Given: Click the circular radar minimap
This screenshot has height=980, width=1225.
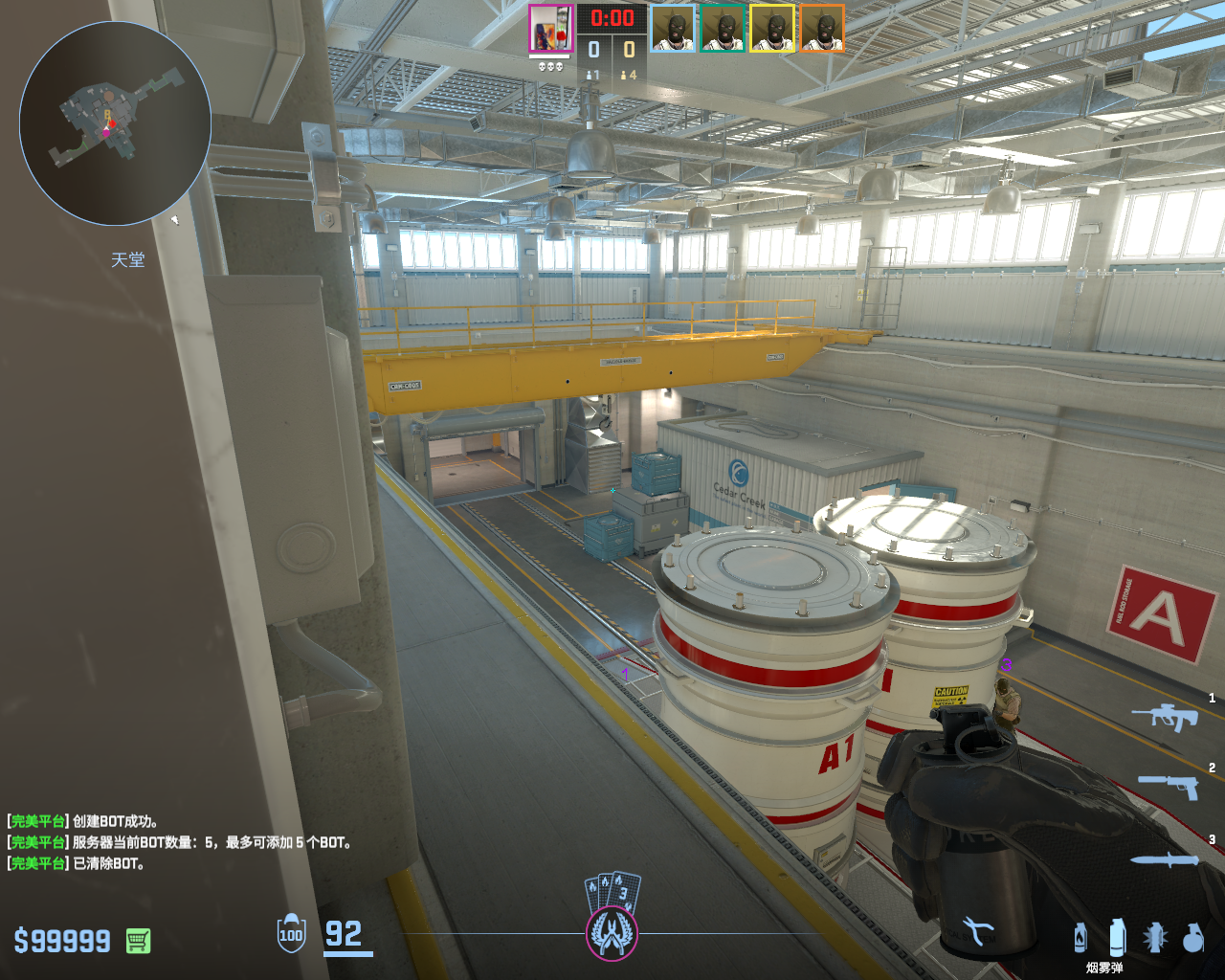Looking at the screenshot, I should click(115, 123).
